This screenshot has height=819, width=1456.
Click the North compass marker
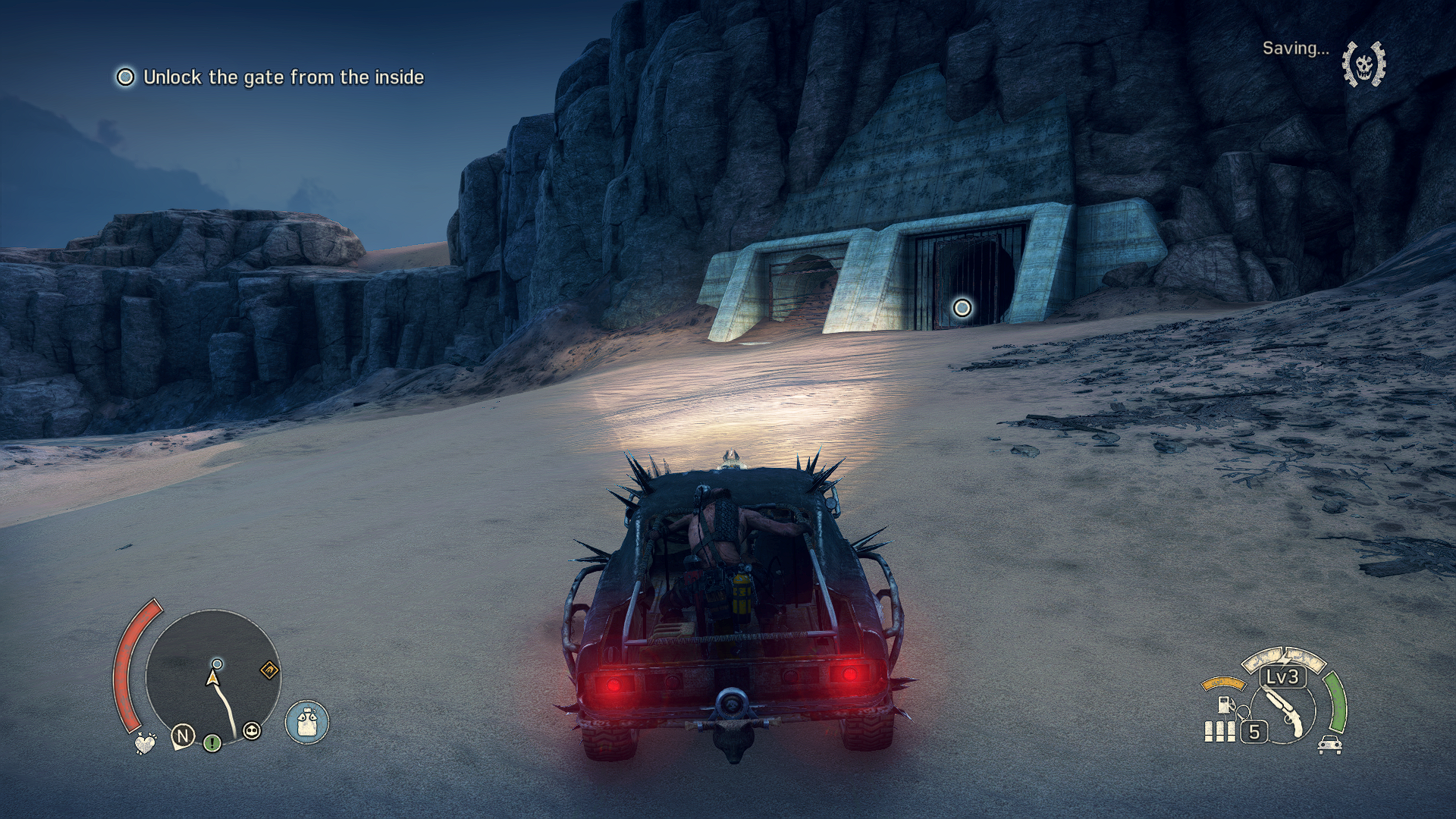(x=183, y=736)
